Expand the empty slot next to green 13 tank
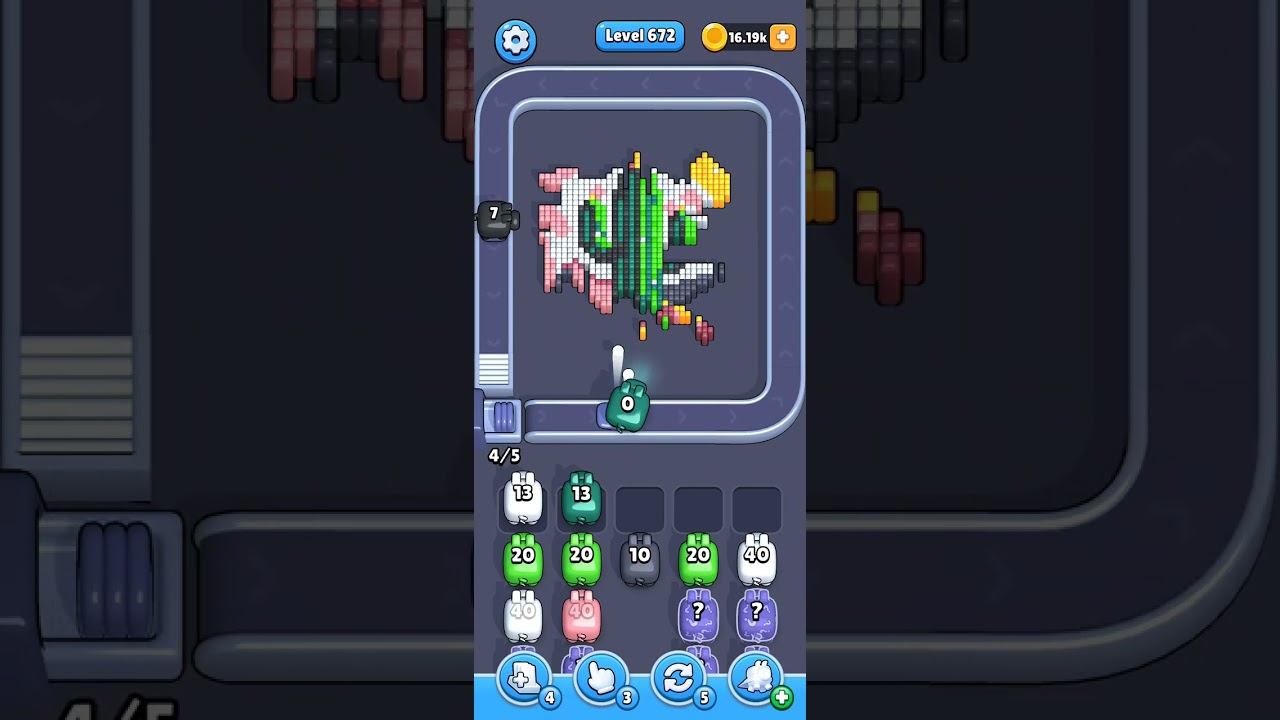The image size is (1280, 720). tap(640, 507)
